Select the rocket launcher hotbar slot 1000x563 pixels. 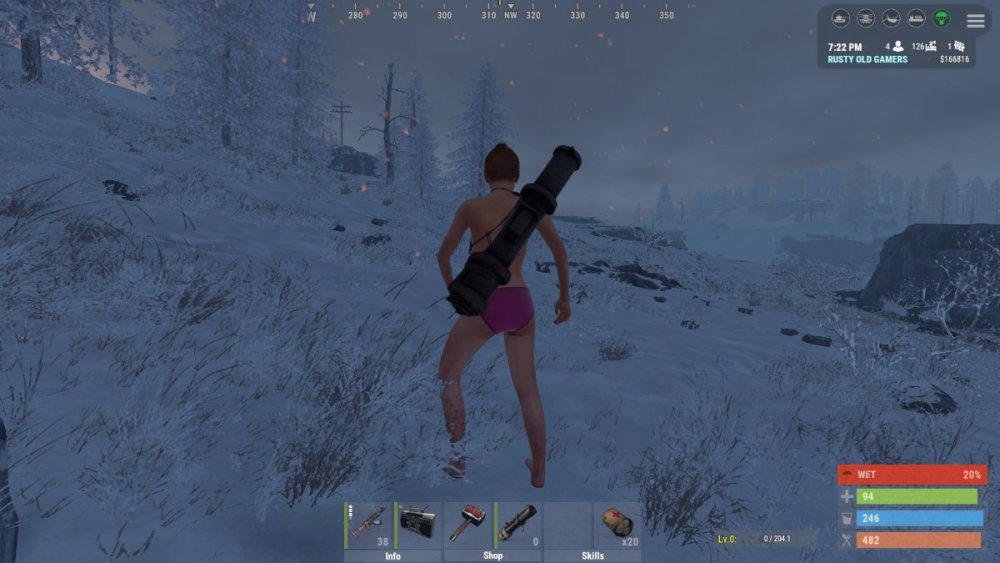click(518, 525)
